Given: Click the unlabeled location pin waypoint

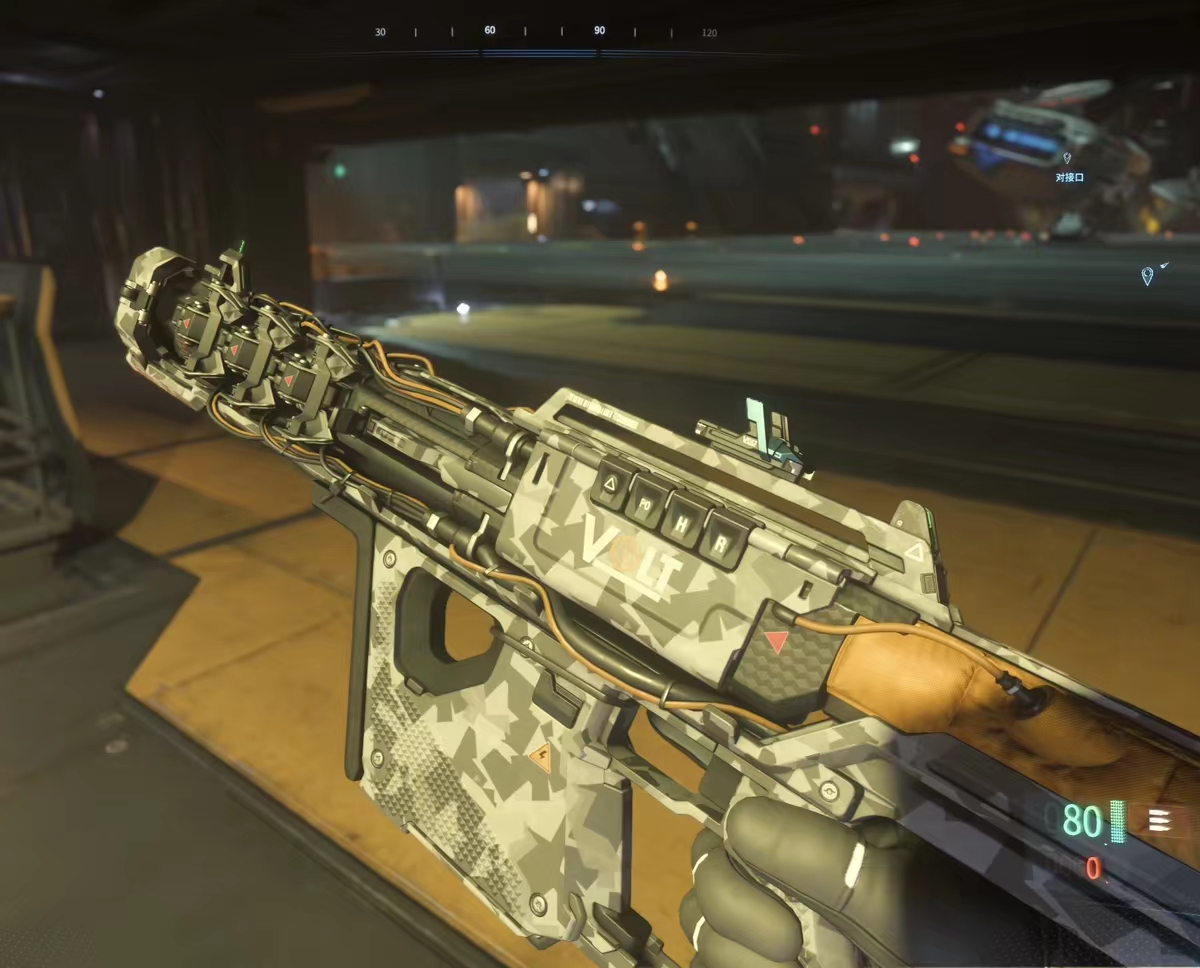Looking at the screenshot, I should click(1147, 275).
